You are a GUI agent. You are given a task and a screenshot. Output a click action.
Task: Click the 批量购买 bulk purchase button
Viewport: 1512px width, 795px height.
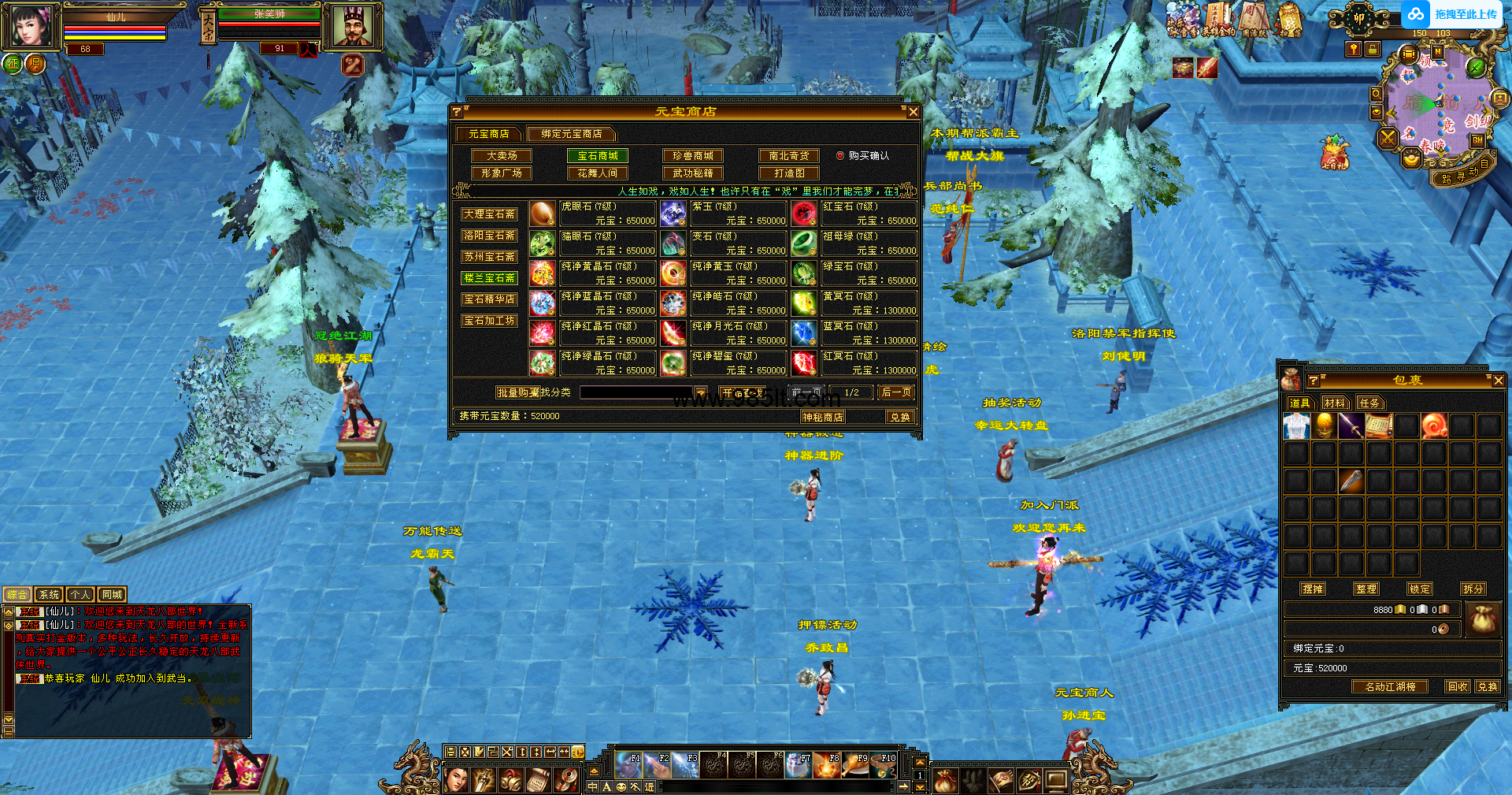(517, 392)
